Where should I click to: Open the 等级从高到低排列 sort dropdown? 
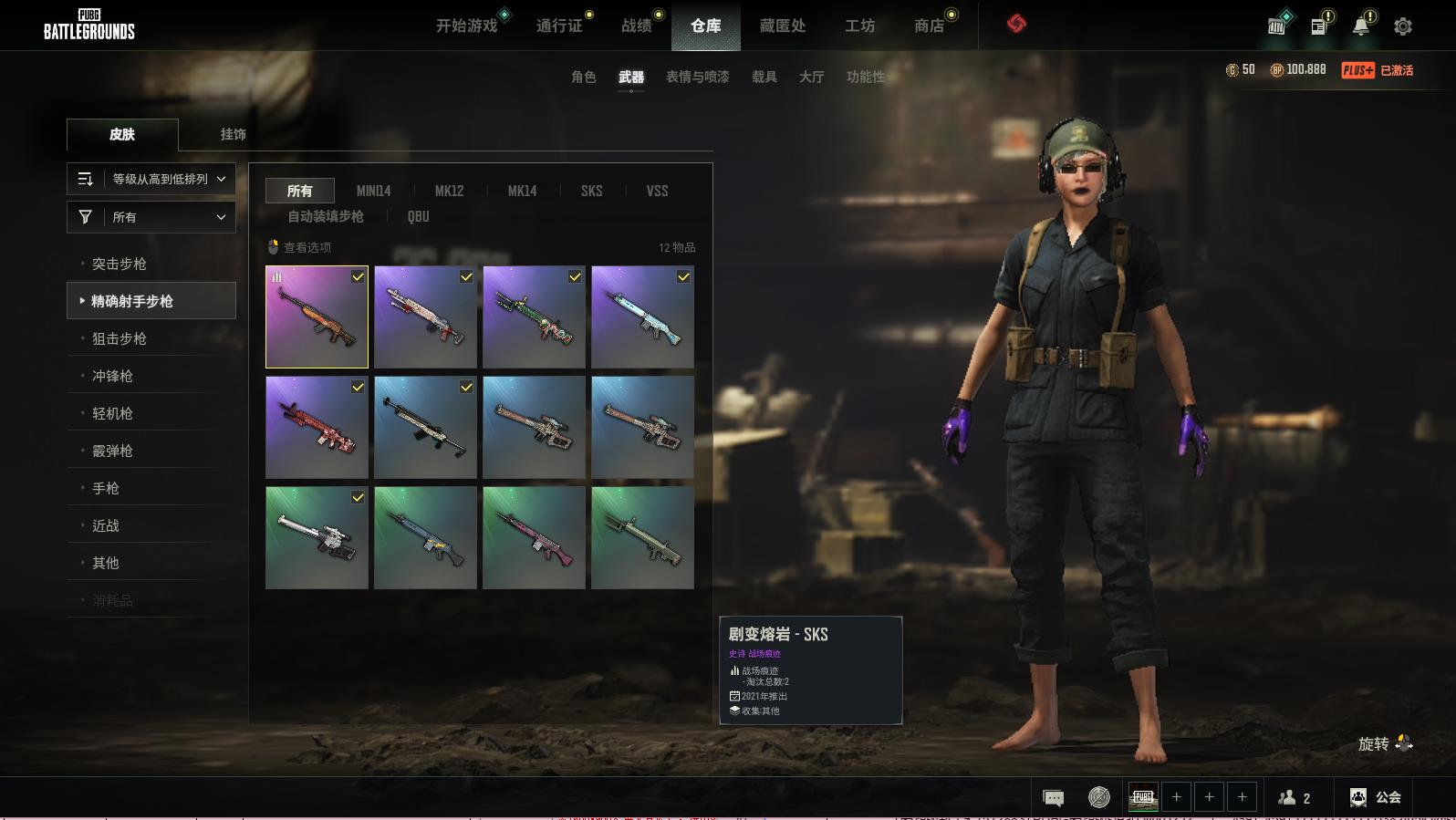151,179
